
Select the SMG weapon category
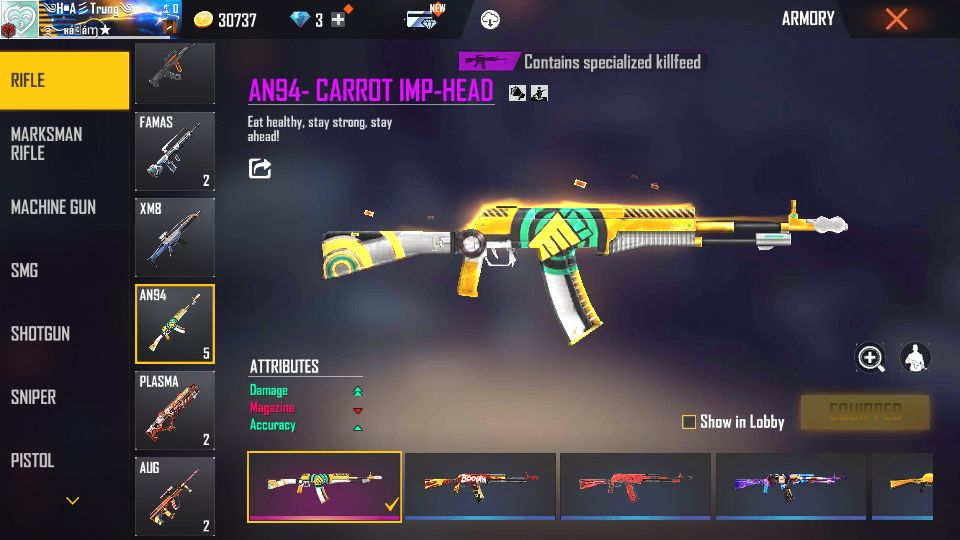tap(24, 270)
